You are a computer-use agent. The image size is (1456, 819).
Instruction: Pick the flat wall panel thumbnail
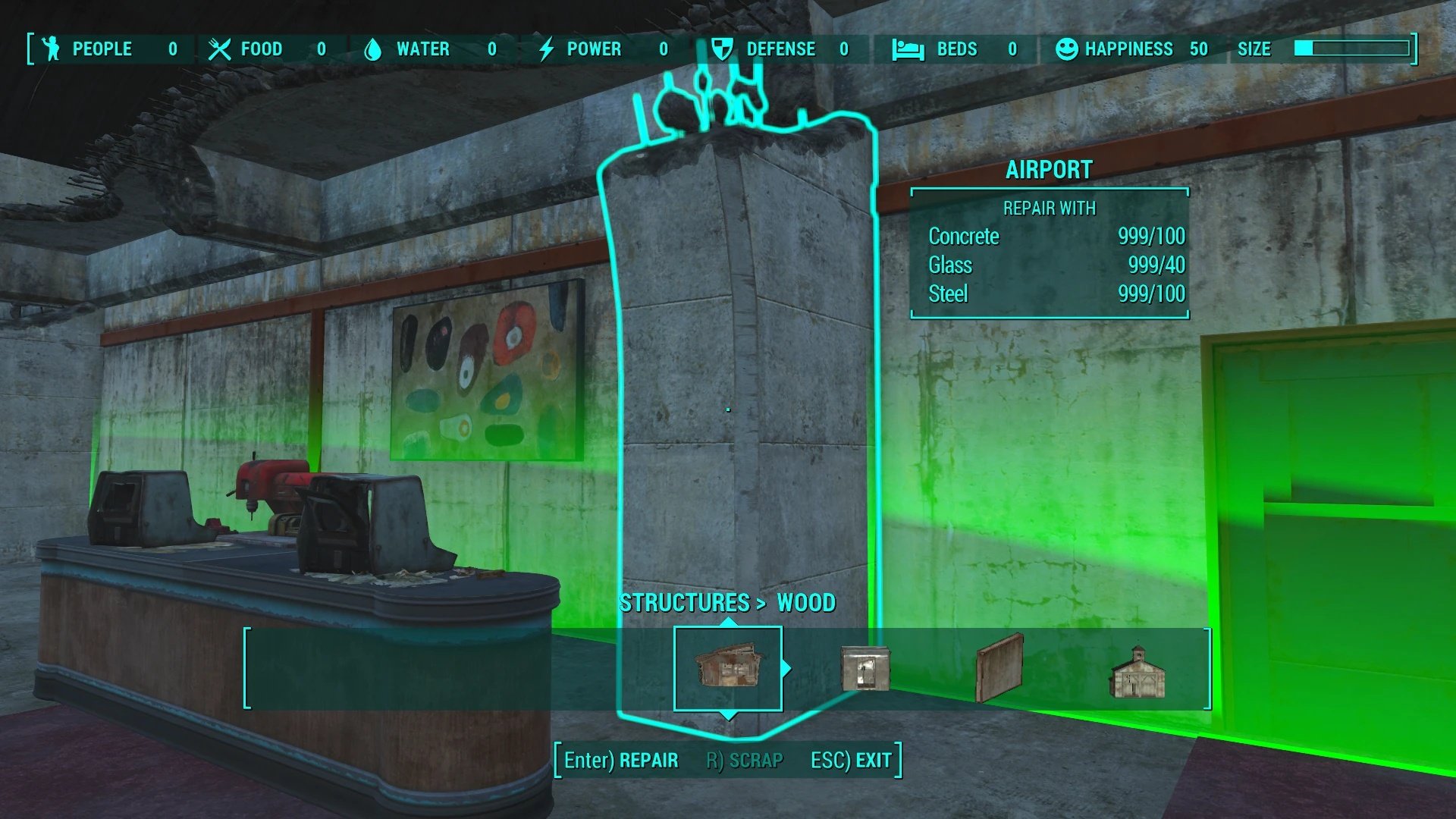[999, 668]
